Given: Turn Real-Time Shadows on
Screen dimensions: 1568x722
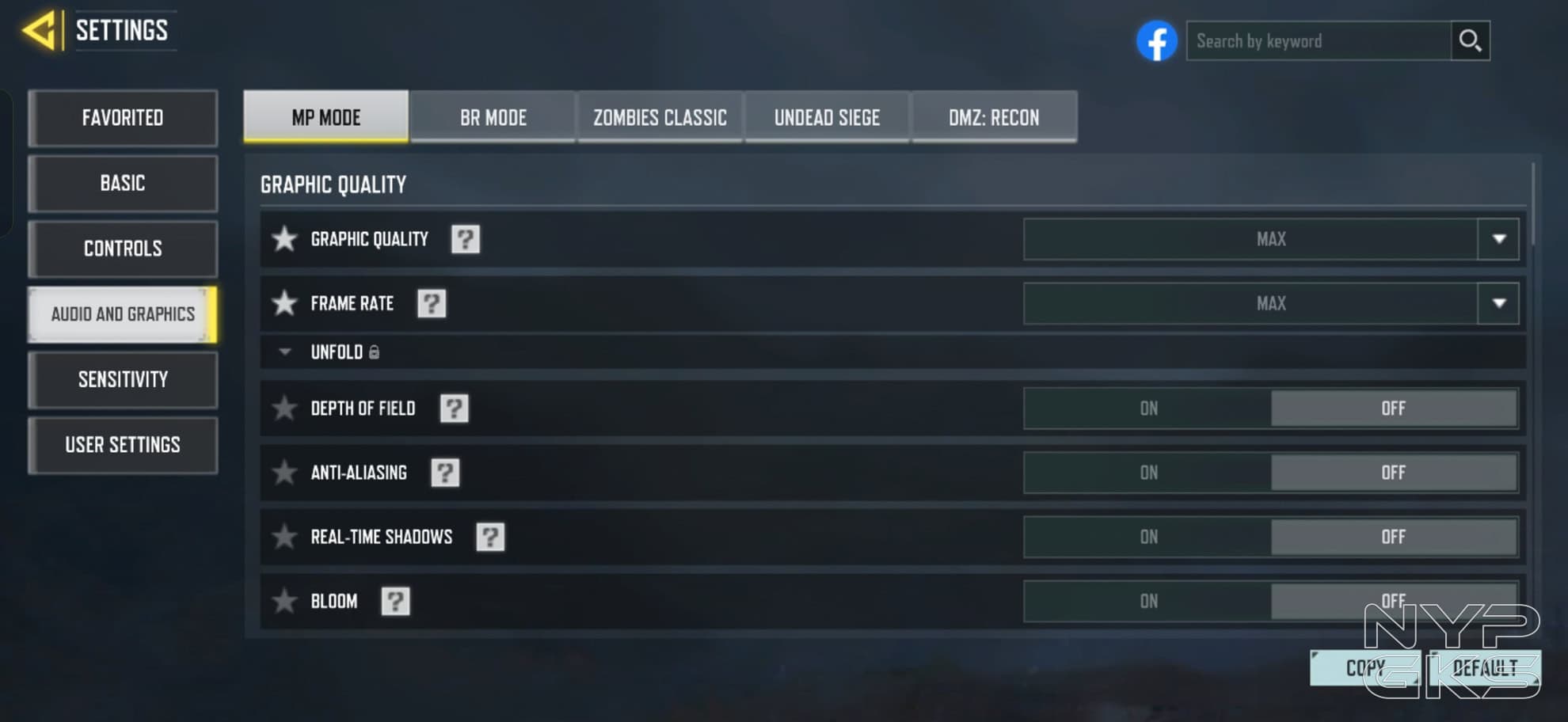Looking at the screenshot, I should pos(1148,537).
